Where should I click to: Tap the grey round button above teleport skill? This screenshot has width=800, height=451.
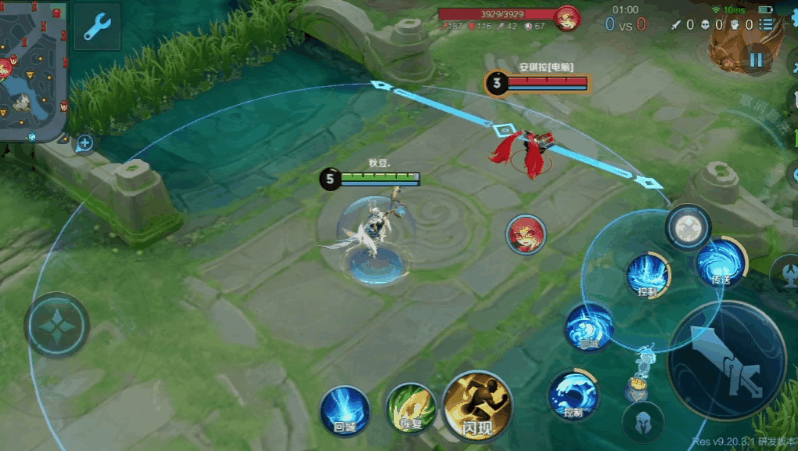pyautogui.click(x=688, y=226)
